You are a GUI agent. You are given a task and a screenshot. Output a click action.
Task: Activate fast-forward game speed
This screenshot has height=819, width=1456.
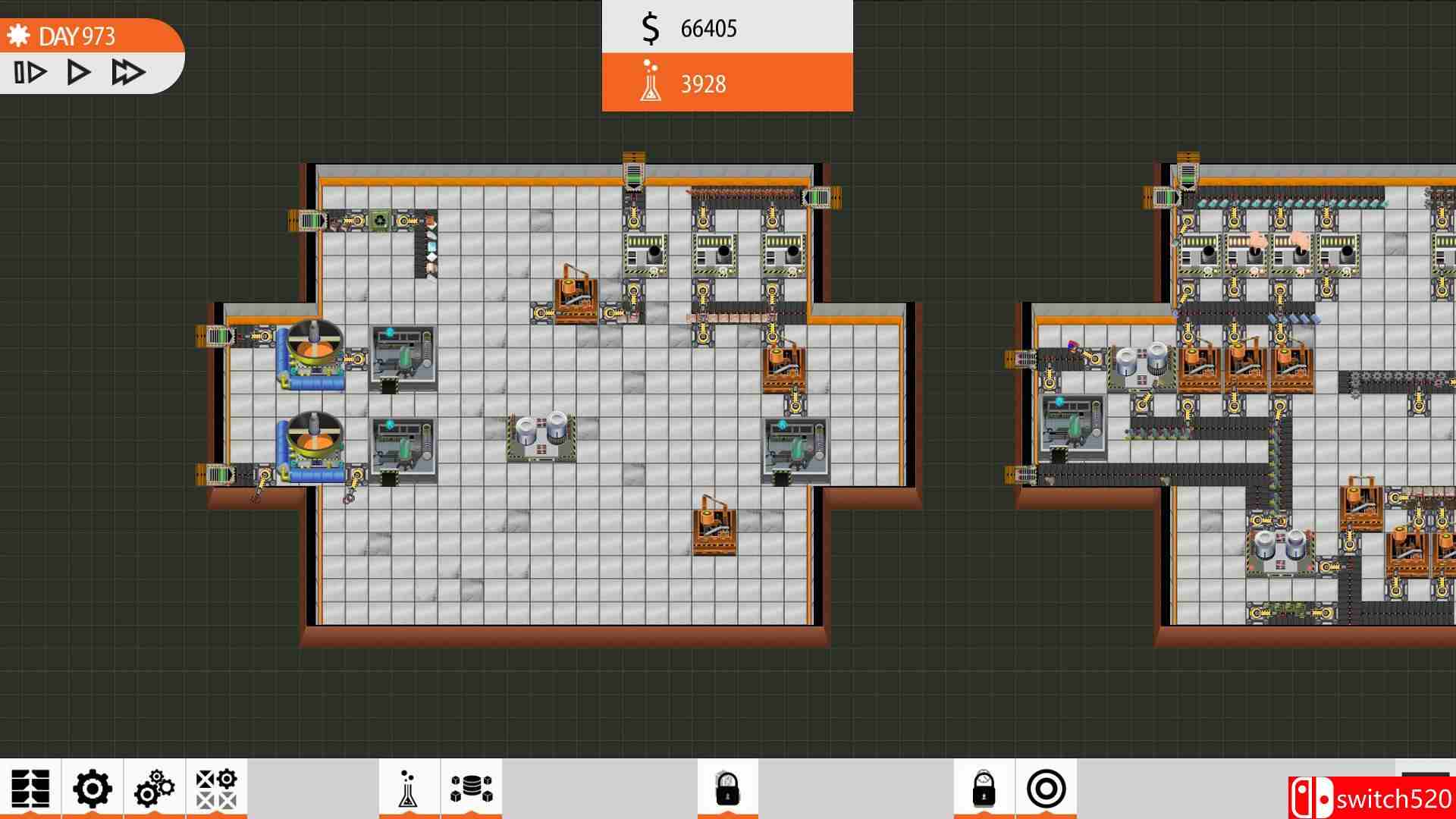pyautogui.click(x=127, y=72)
